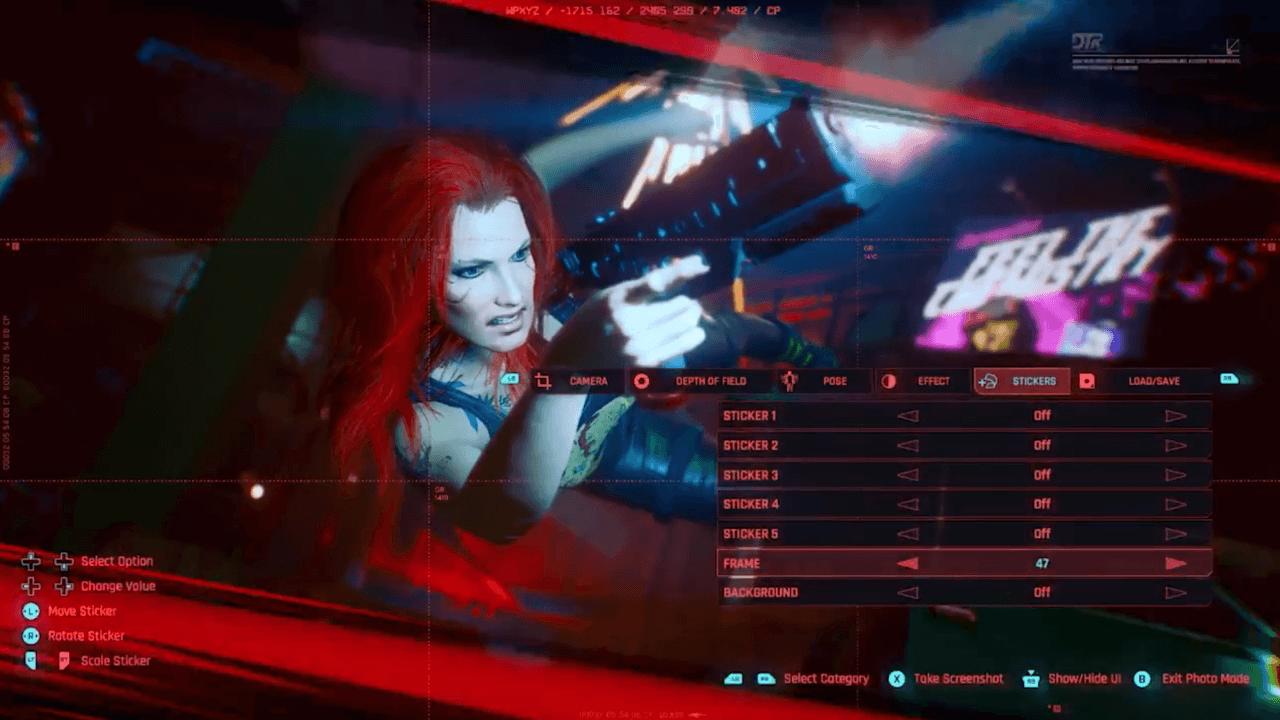Image resolution: width=1280 pixels, height=720 pixels.
Task: Click the left arrow for Sticker 4
Action: [907, 504]
